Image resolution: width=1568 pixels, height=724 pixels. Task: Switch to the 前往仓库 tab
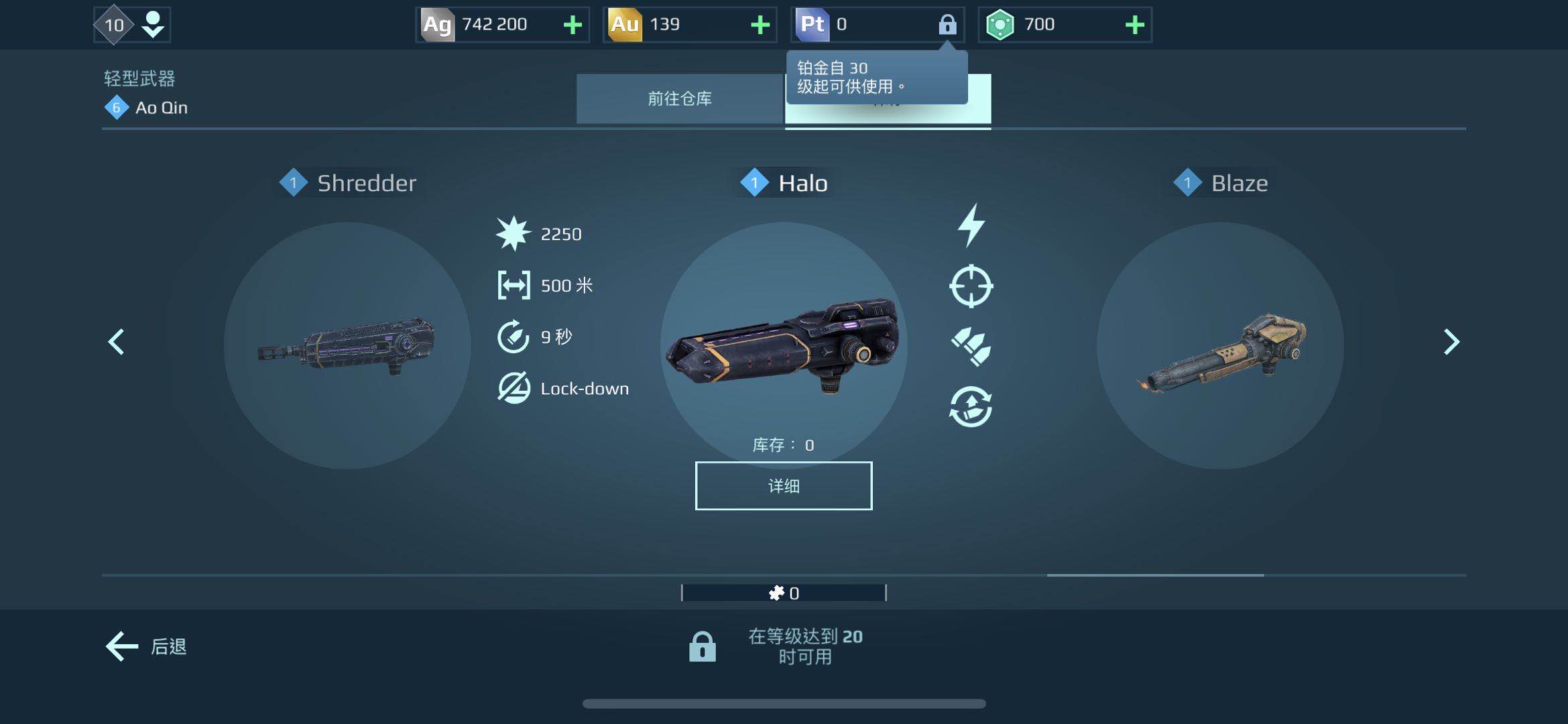[x=679, y=99]
